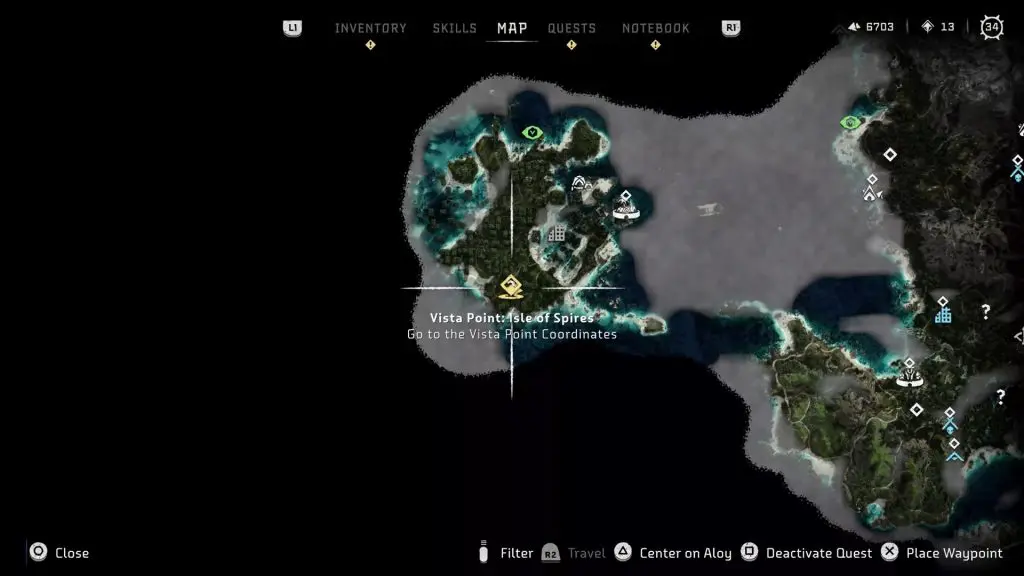The width and height of the screenshot is (1024, 576).
Task: Select the Map tab
Action: (512, 28)
